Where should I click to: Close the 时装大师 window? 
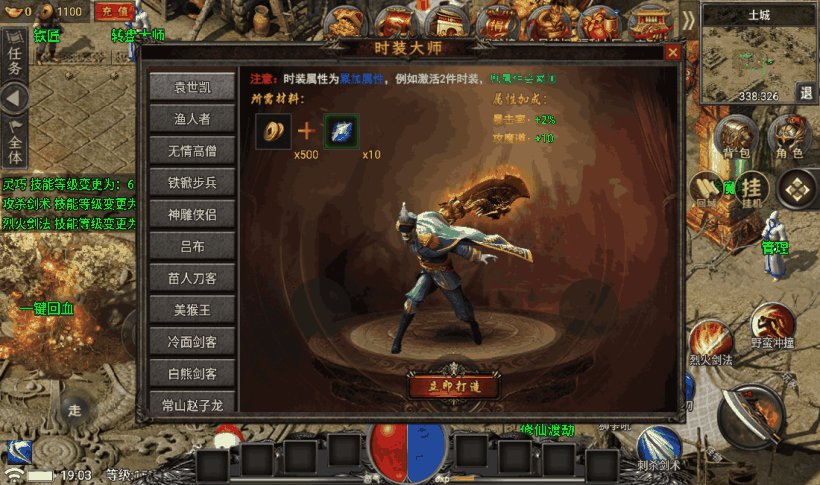tap(673, 52)
